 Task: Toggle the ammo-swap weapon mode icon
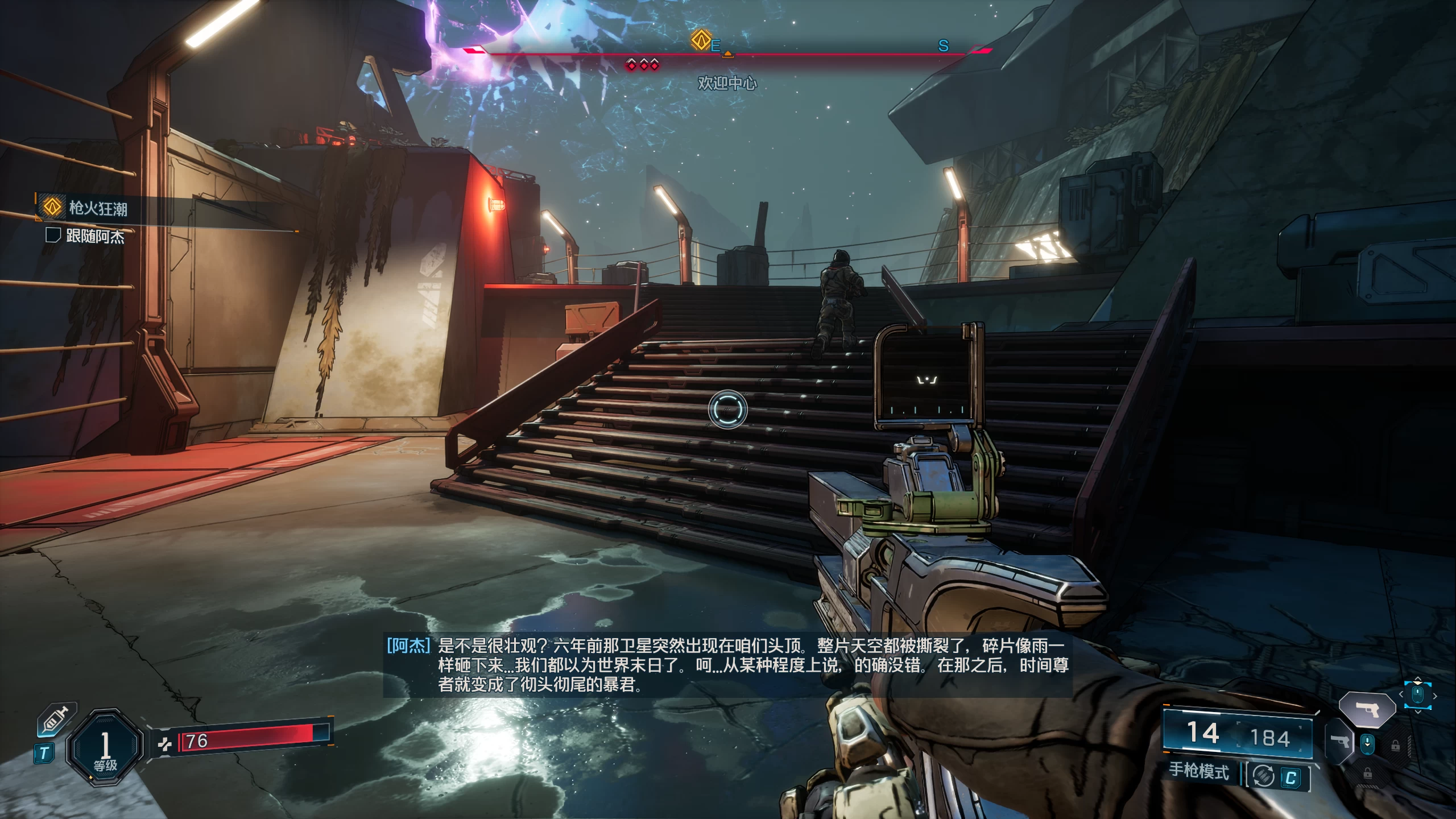coord(1263,776)
